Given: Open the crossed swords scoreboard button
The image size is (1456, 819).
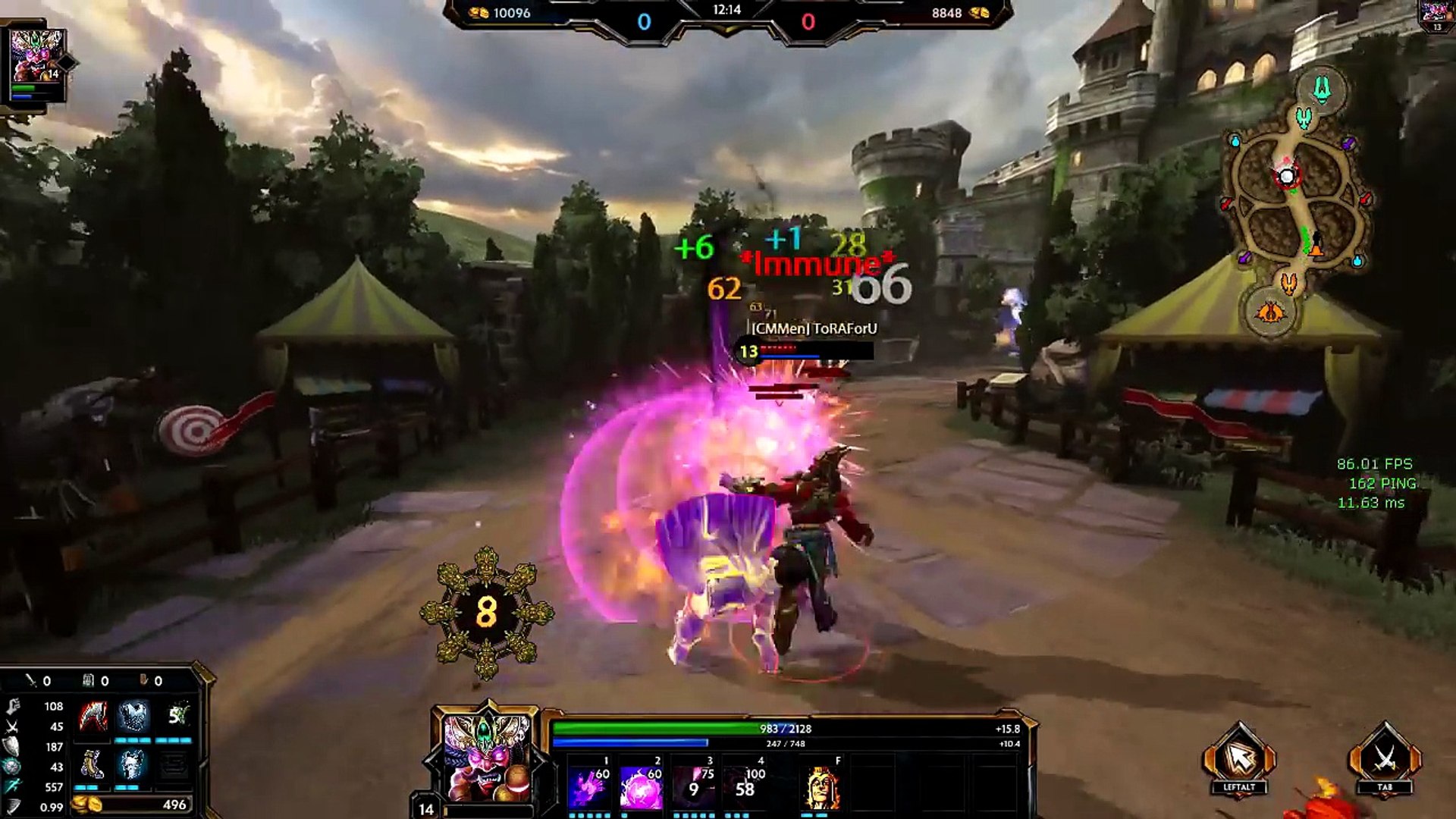Looking at the screenshot, I should click(x=1385, y=758).
